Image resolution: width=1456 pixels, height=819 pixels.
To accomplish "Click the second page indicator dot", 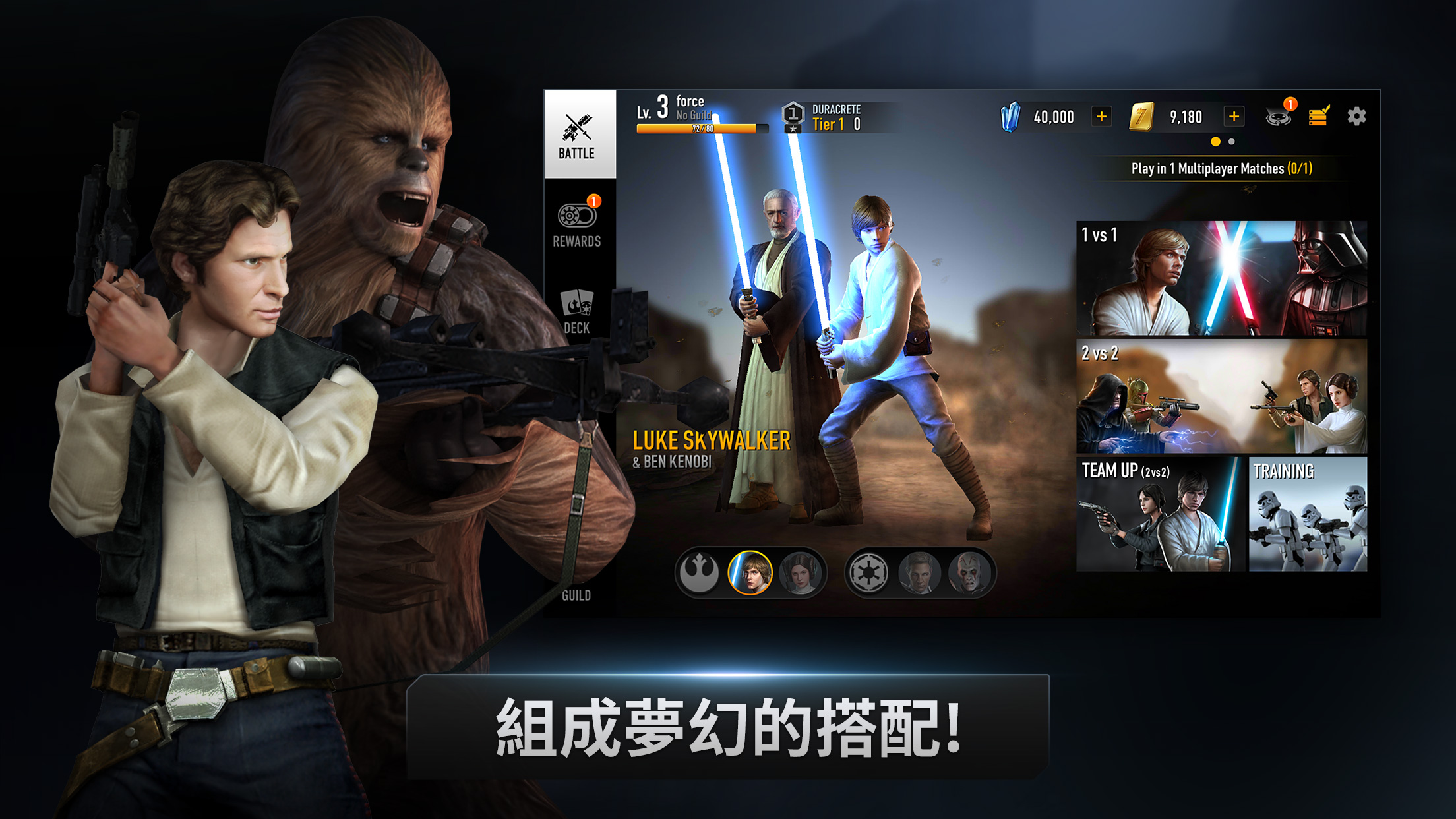I will (1230, 140).
